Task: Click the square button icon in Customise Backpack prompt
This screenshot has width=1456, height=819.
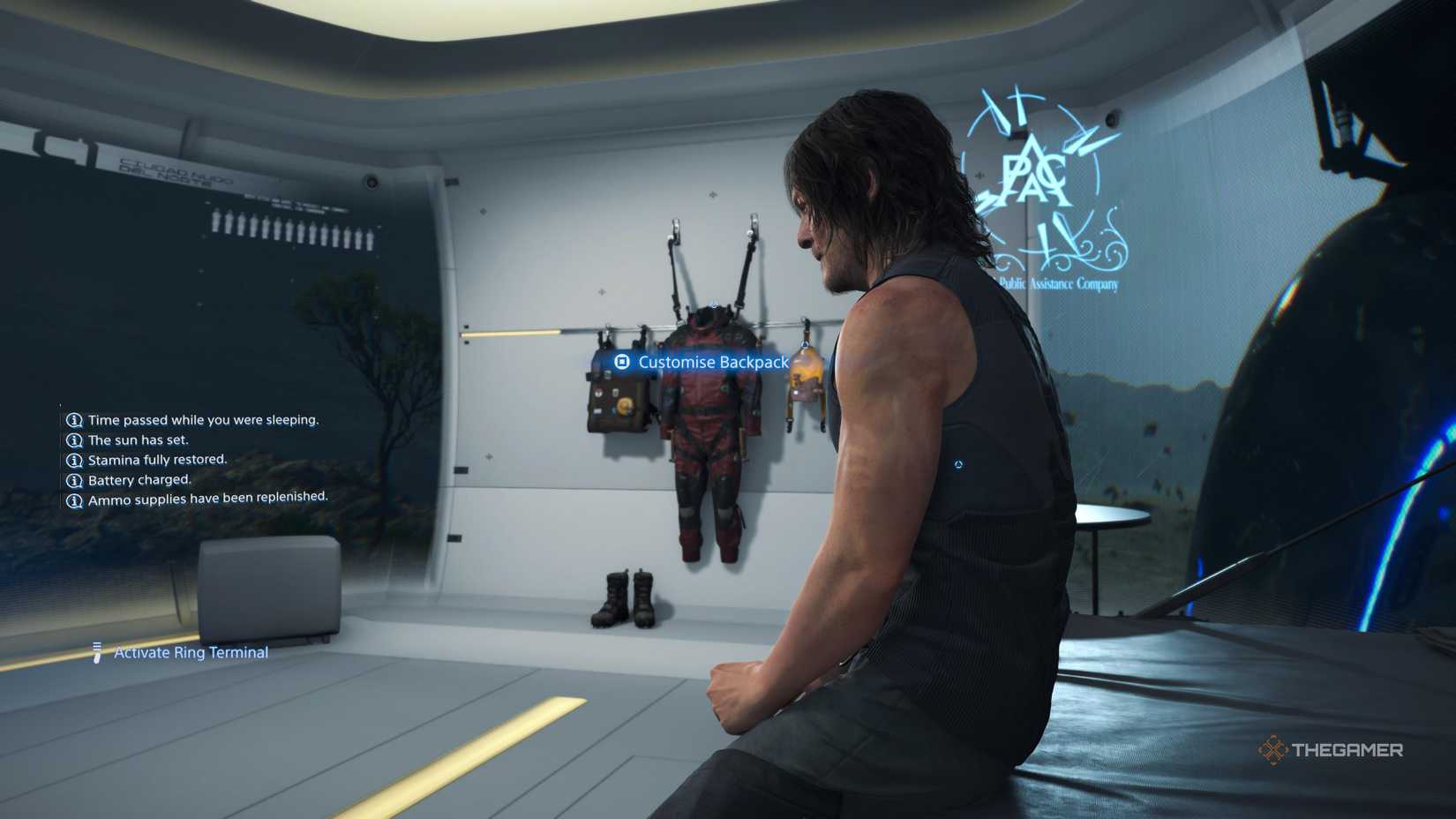Action: point(622,362)
